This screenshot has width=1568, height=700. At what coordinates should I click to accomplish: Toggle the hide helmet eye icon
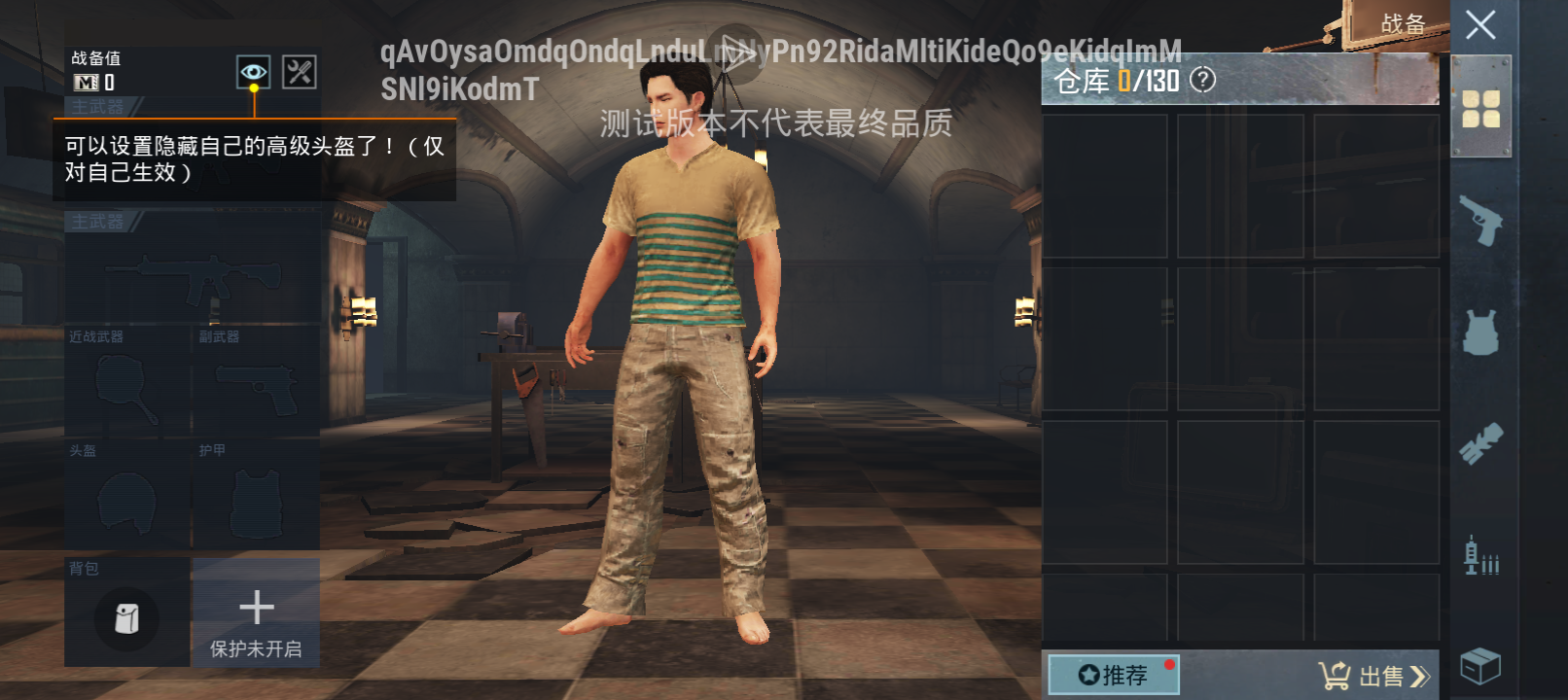[254, 70]
